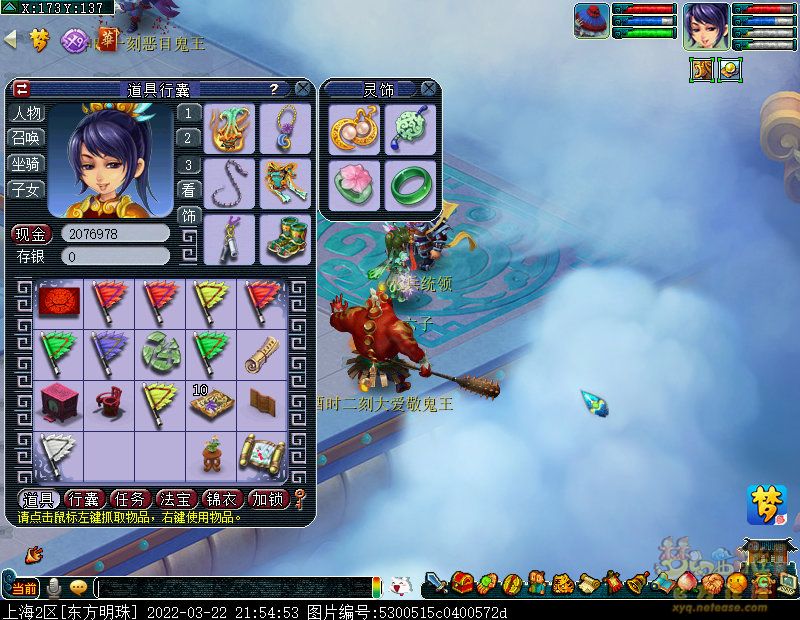Viewport: 800px width, 620px height.
Task: Select the equipped green boots slot
Action: 285,238
